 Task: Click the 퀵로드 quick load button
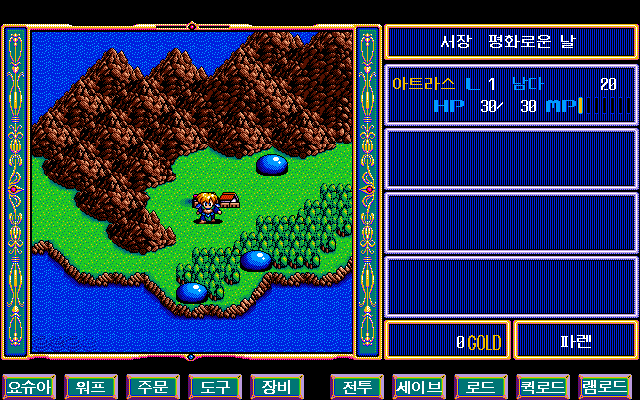[x=542, y=387]
